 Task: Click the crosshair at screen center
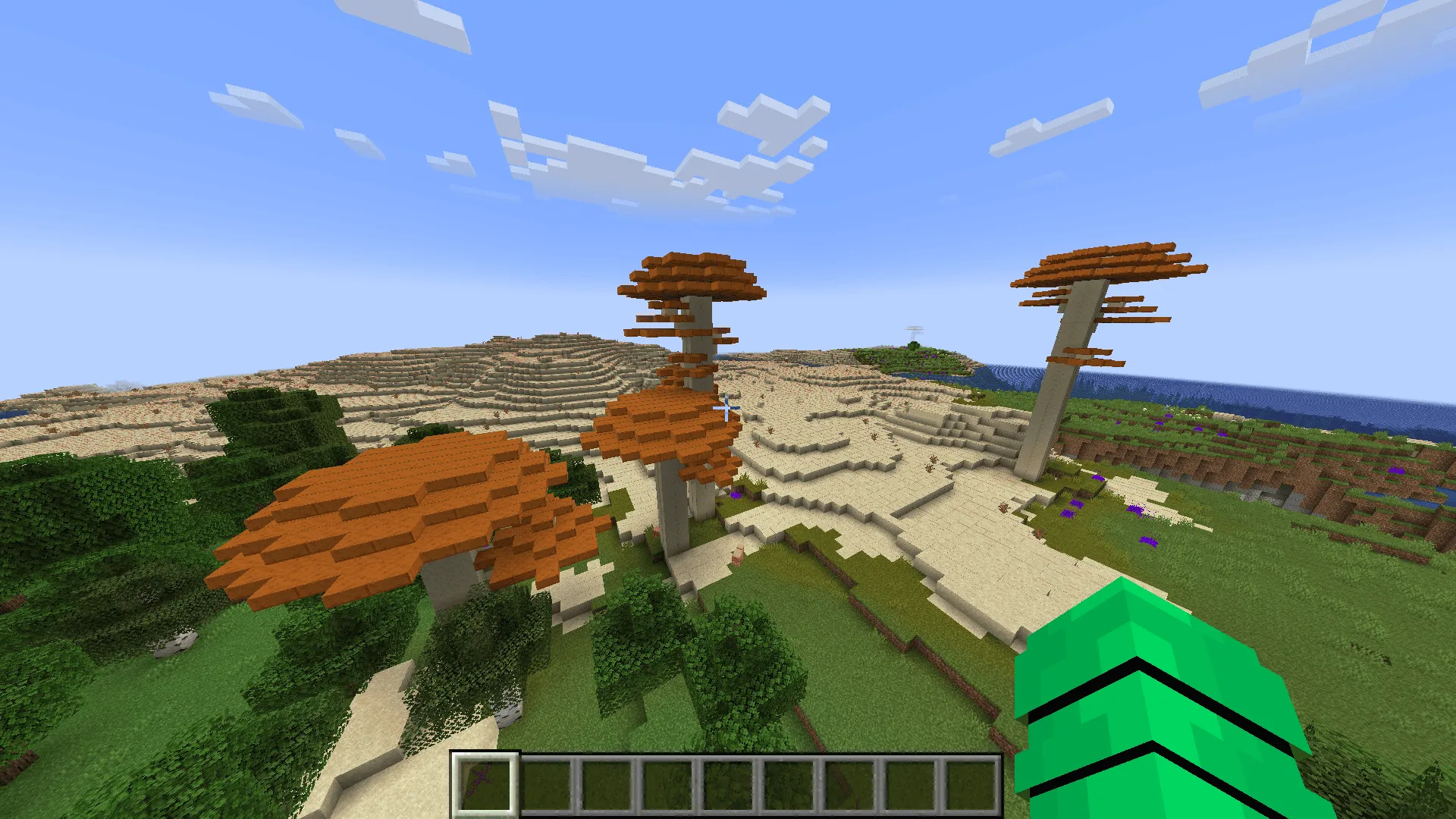click(726, 407)
